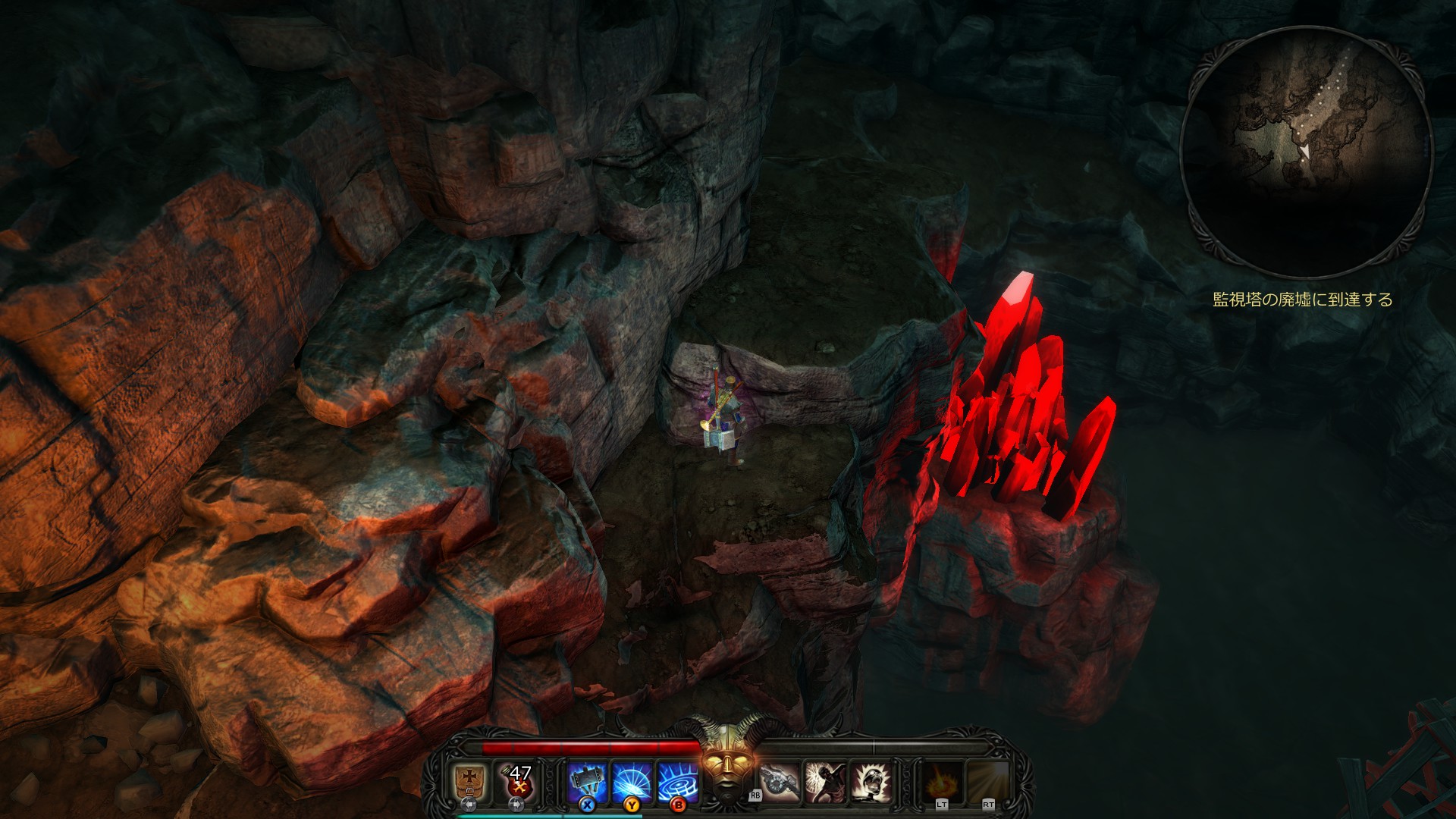The height and width of the screenshot is (819, 1456).
Task: Trigger the blue sweeping arc skill
Action: (x=632, y=781)
